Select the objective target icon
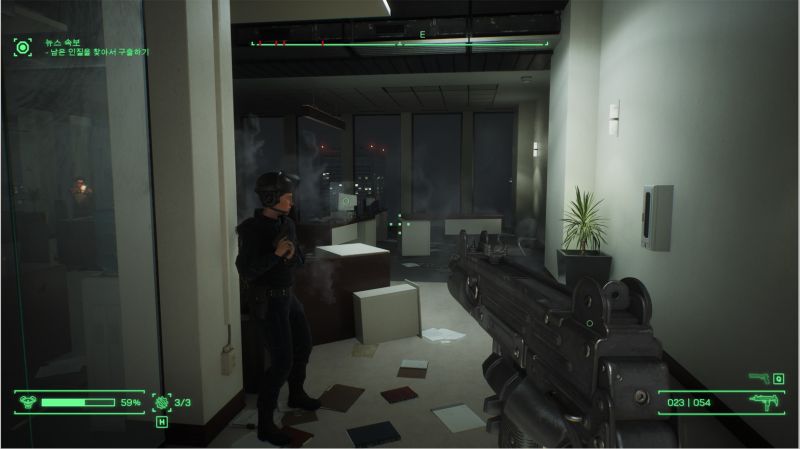The image size is (800, 449). tap(22, 44)
